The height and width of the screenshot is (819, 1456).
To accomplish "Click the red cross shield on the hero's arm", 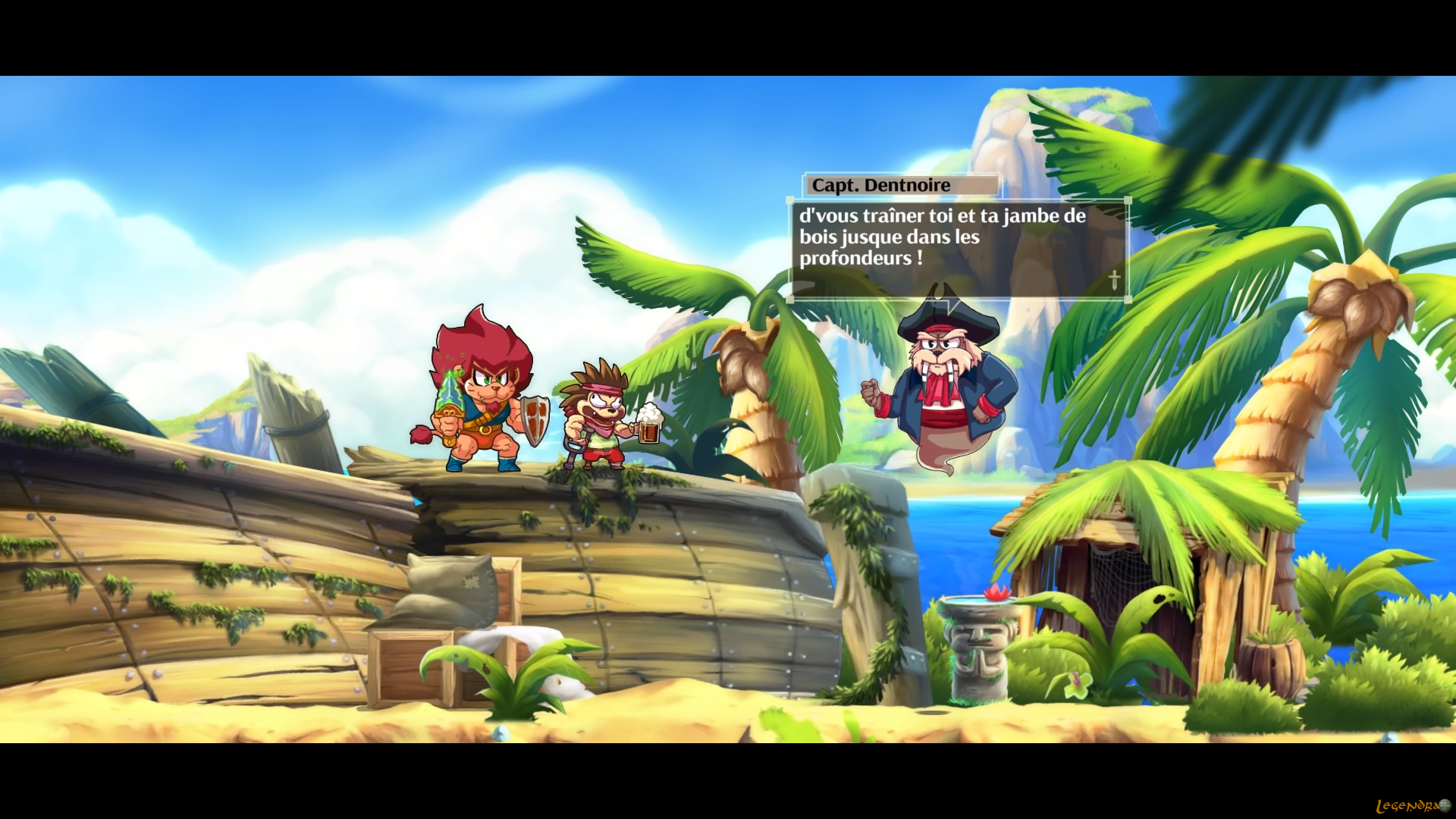I will tap(535, 417).
